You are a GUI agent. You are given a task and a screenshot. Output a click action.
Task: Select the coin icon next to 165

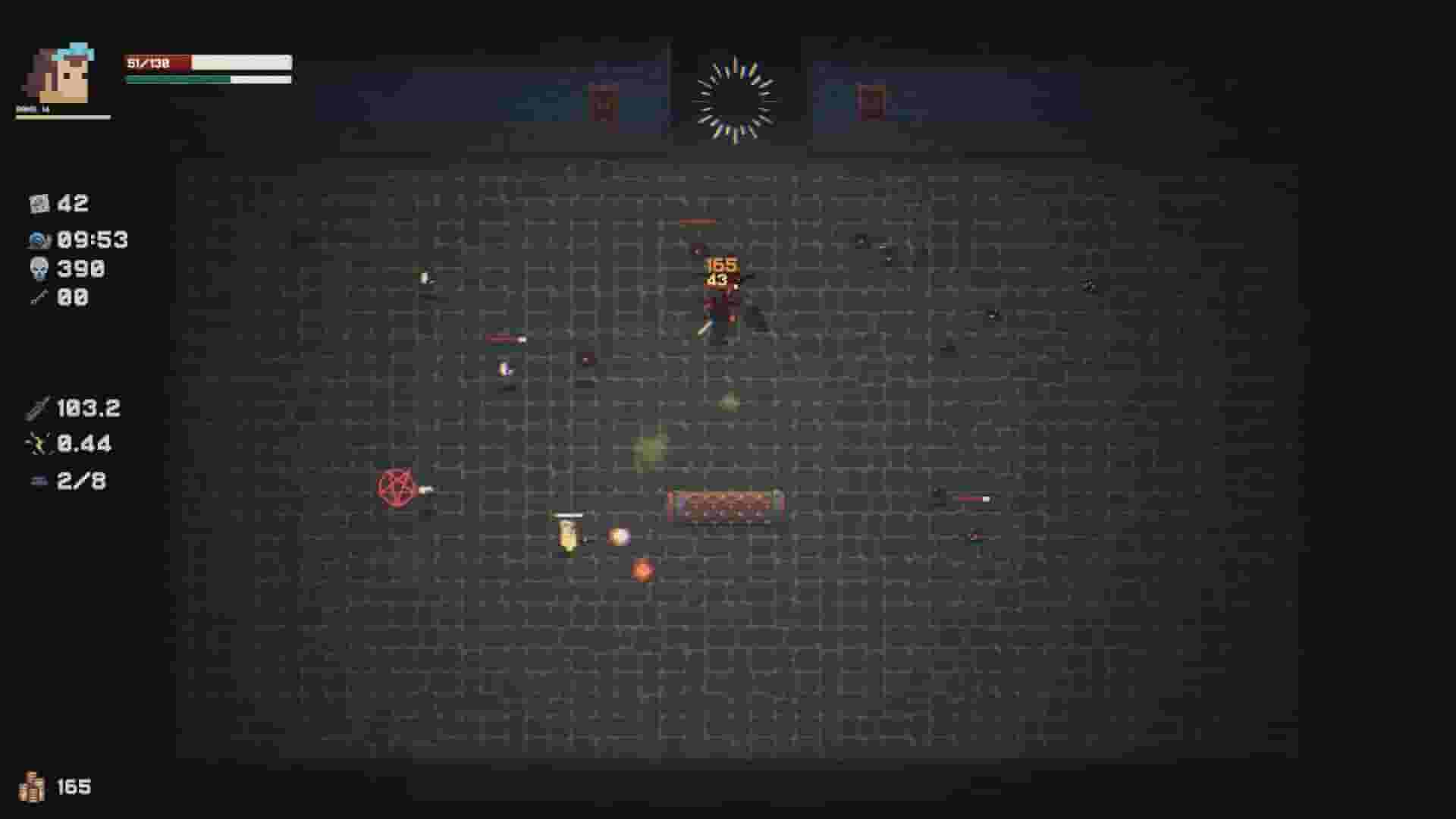[x=32, y=786]
